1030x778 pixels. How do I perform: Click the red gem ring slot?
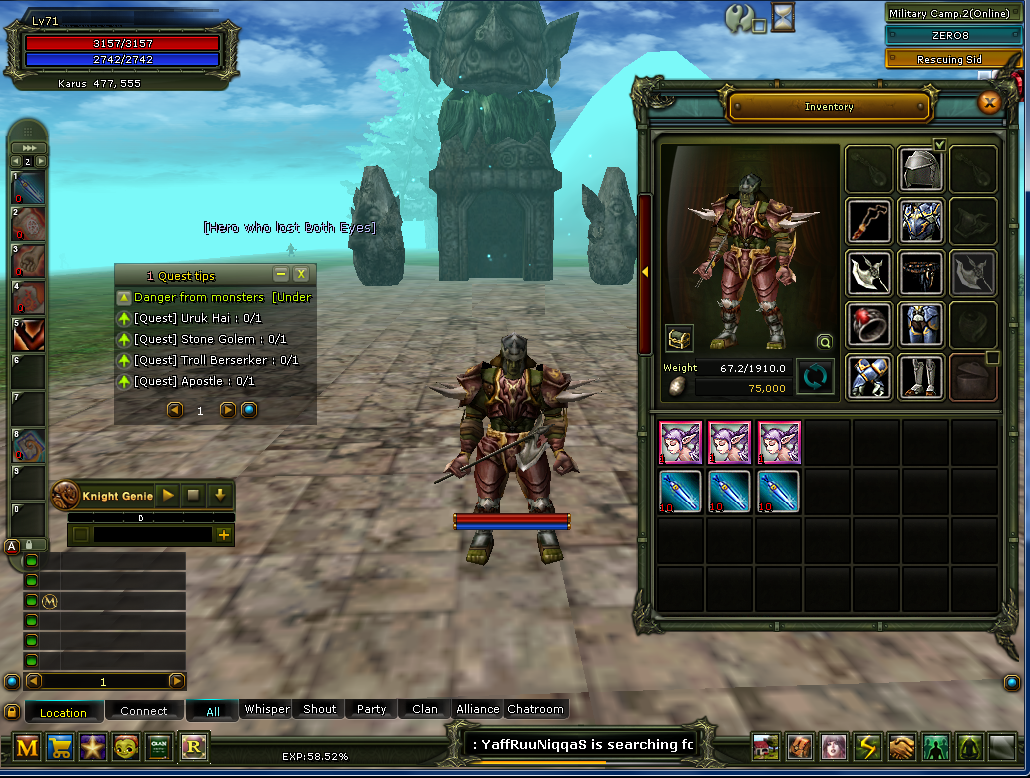tap(868, 324)
